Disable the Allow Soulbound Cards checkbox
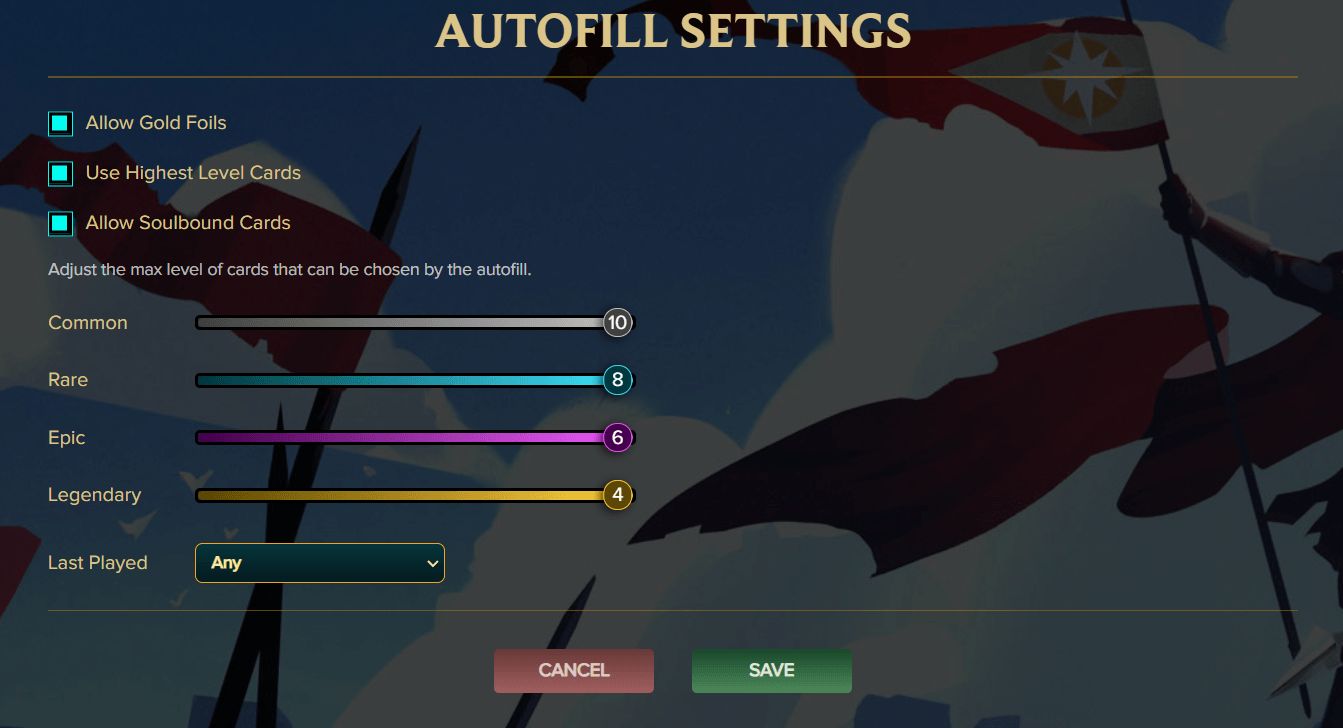 coord(59,223)
